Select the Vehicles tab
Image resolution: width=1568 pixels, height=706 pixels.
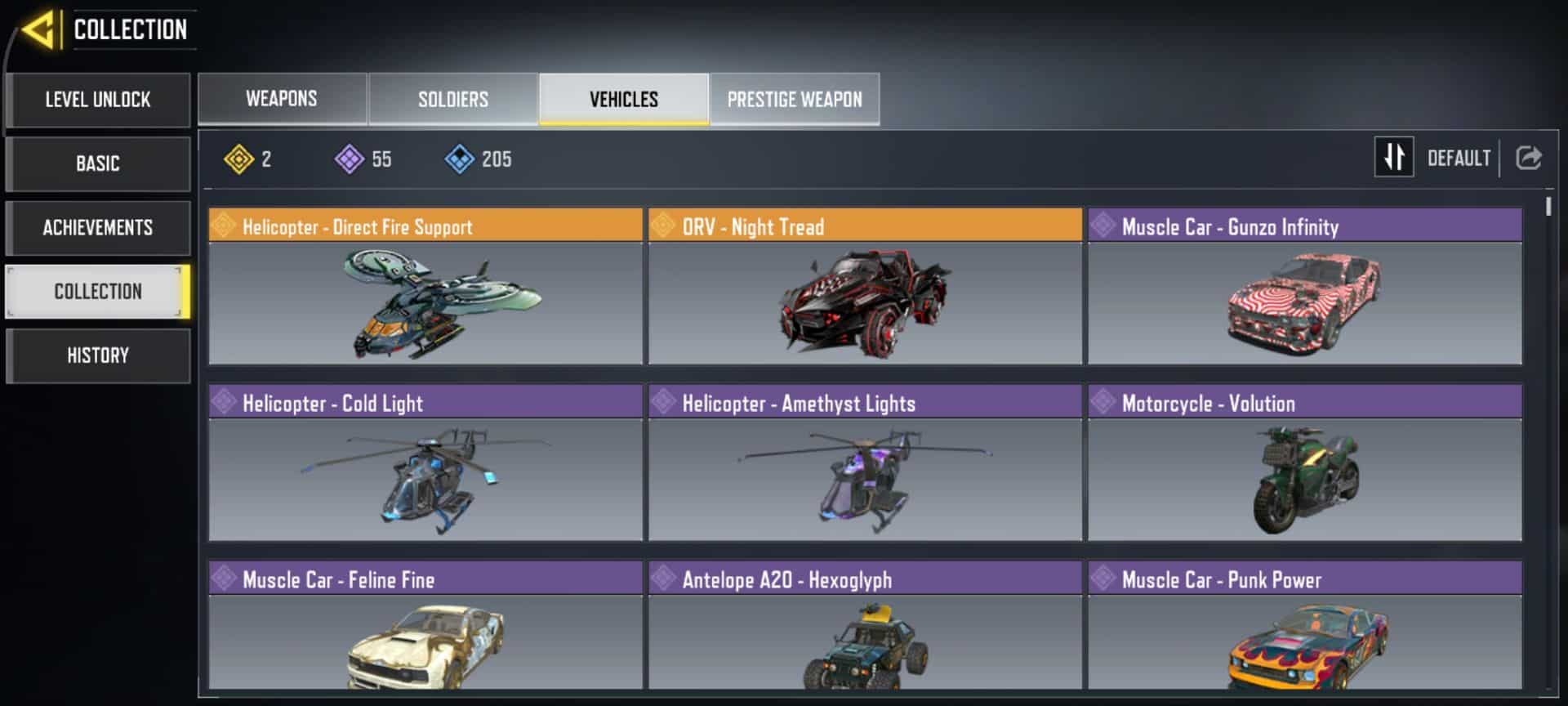coord(624,99)
